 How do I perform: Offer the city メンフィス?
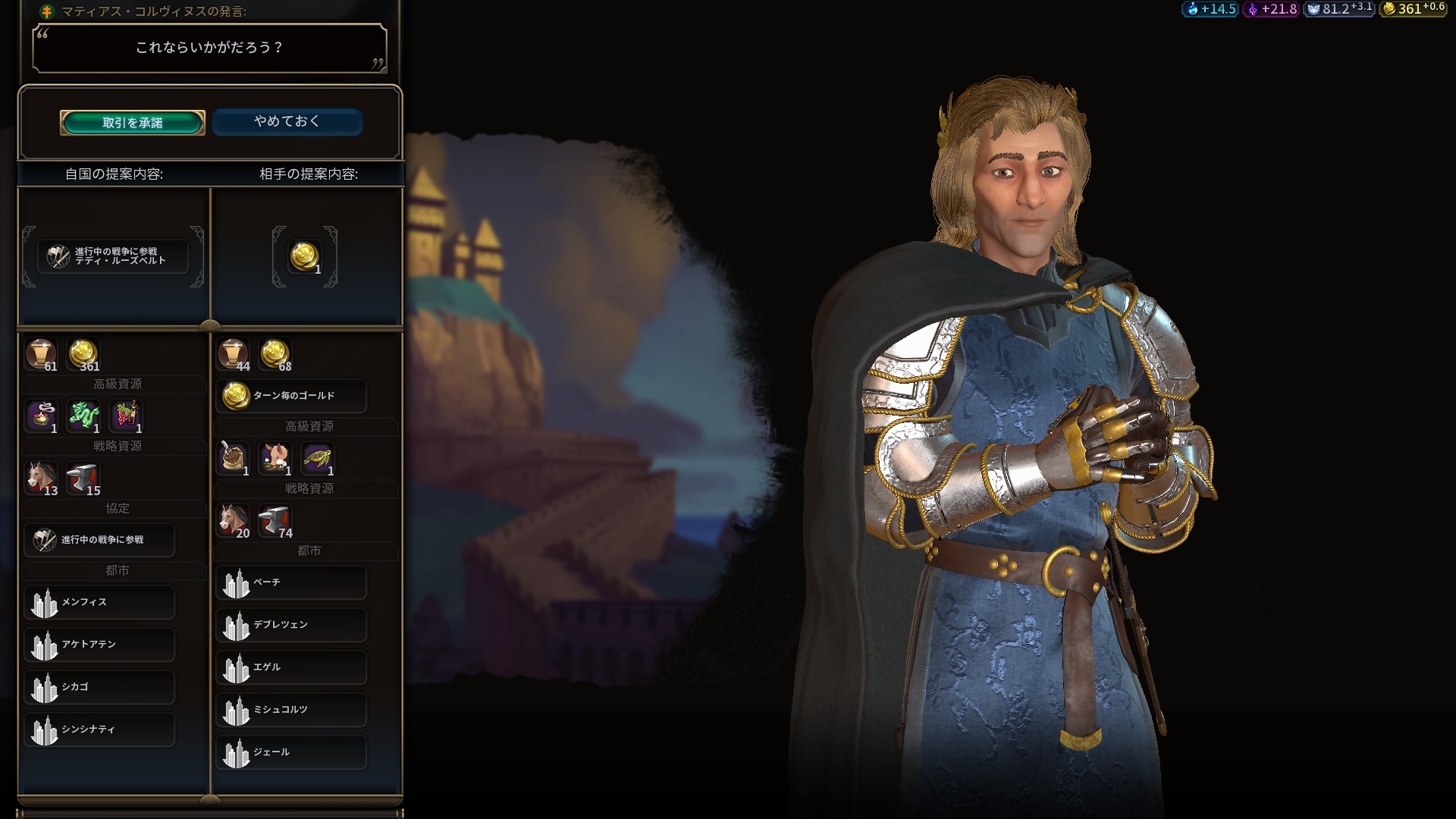point(99,602)
